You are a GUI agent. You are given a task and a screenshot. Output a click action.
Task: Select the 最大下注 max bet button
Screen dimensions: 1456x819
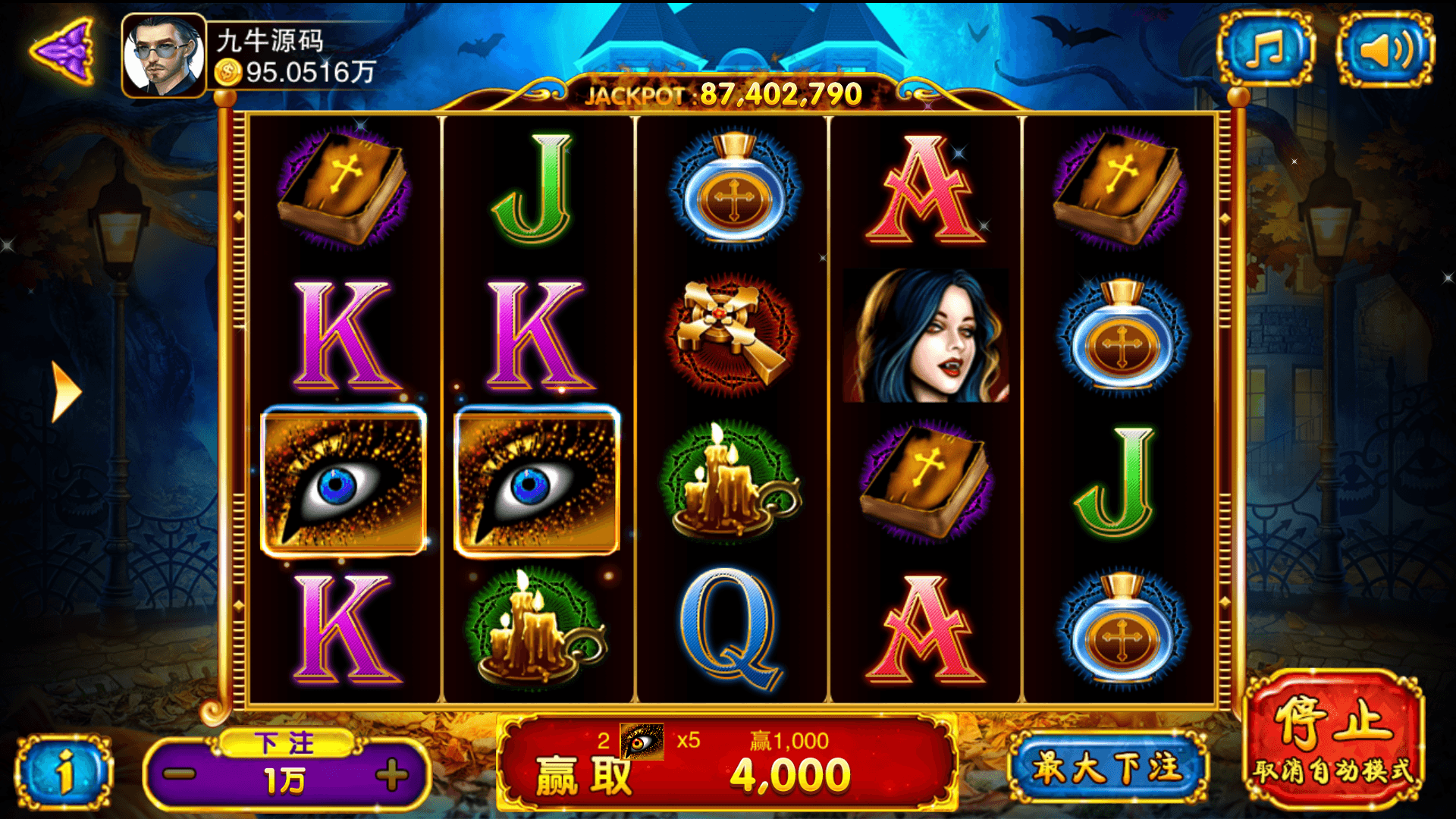[1107, 767]
